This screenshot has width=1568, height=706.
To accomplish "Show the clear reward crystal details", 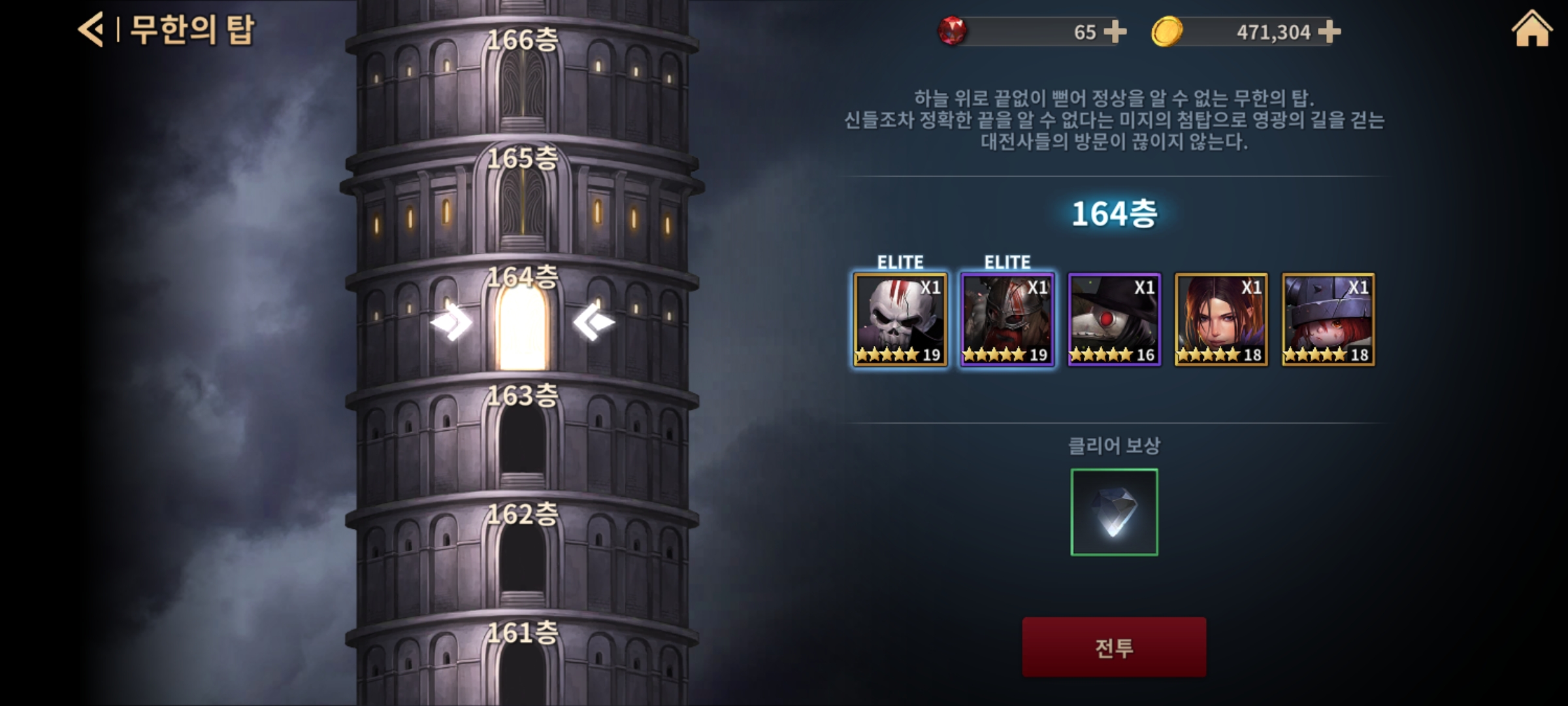I will point(1114,512).
